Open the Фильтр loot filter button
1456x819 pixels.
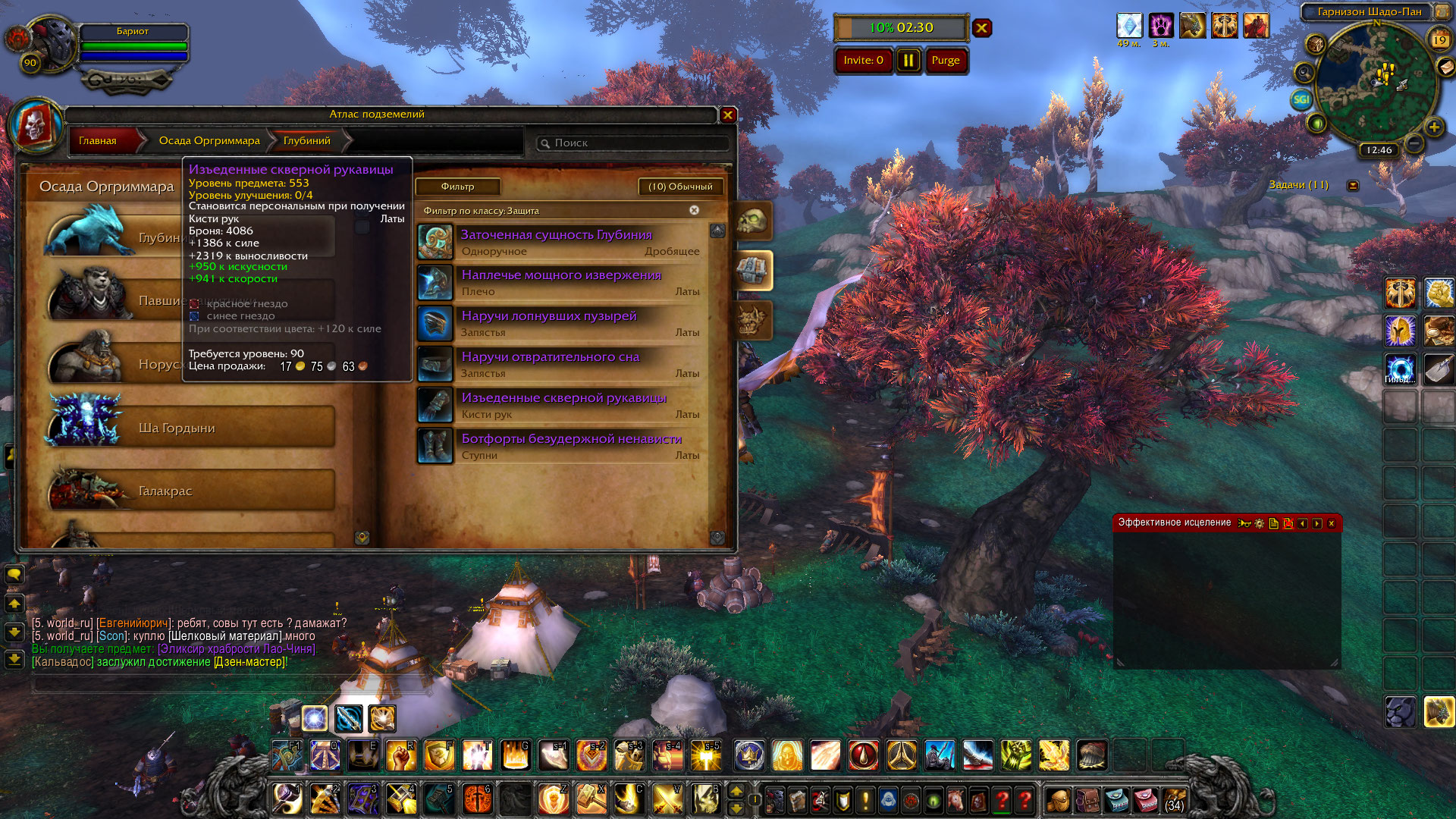point(457,187)
